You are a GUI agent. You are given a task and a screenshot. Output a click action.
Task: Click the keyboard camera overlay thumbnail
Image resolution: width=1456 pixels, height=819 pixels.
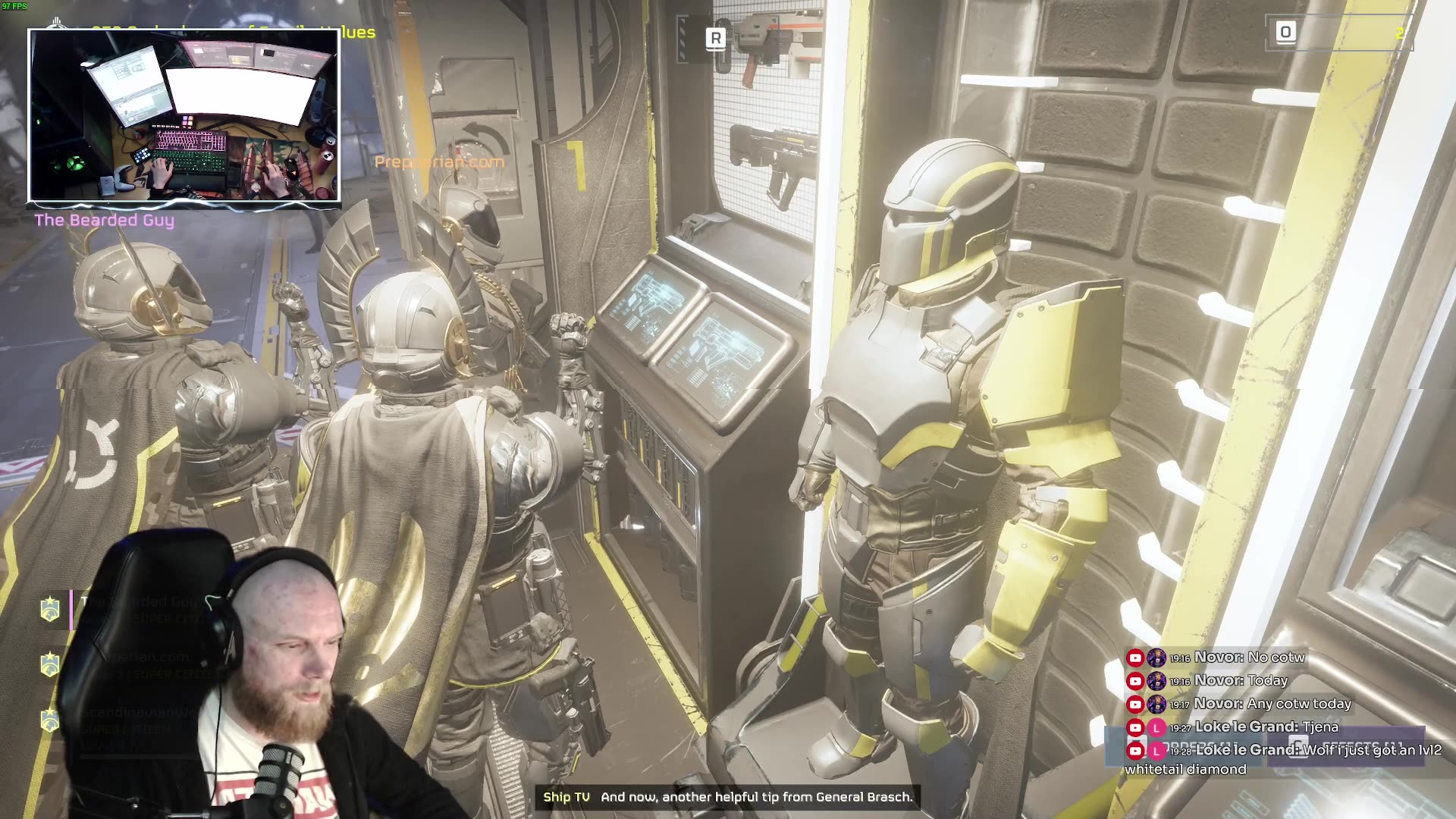(184, 116)
